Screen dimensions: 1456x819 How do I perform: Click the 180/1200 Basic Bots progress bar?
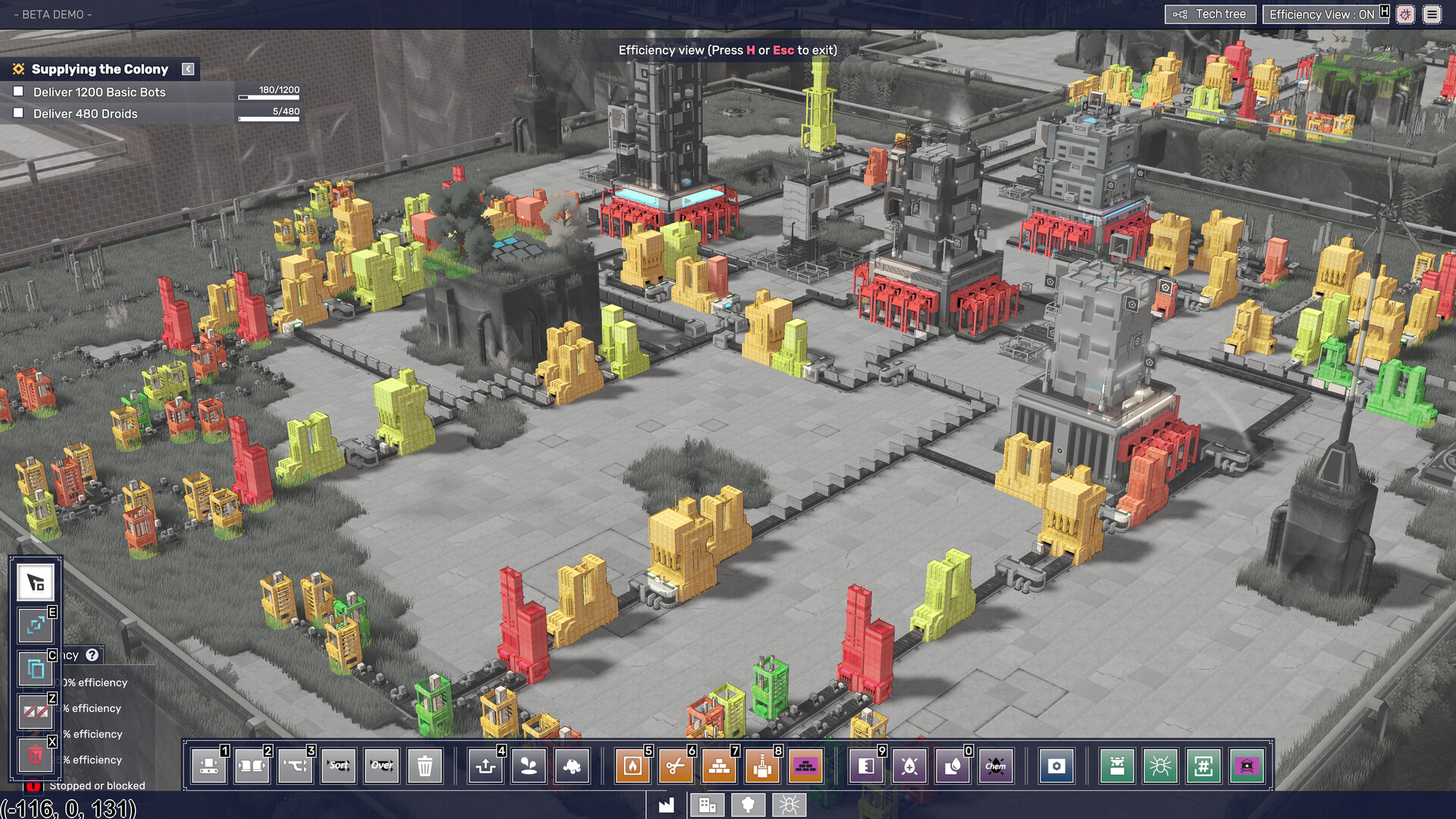[269, 96]
